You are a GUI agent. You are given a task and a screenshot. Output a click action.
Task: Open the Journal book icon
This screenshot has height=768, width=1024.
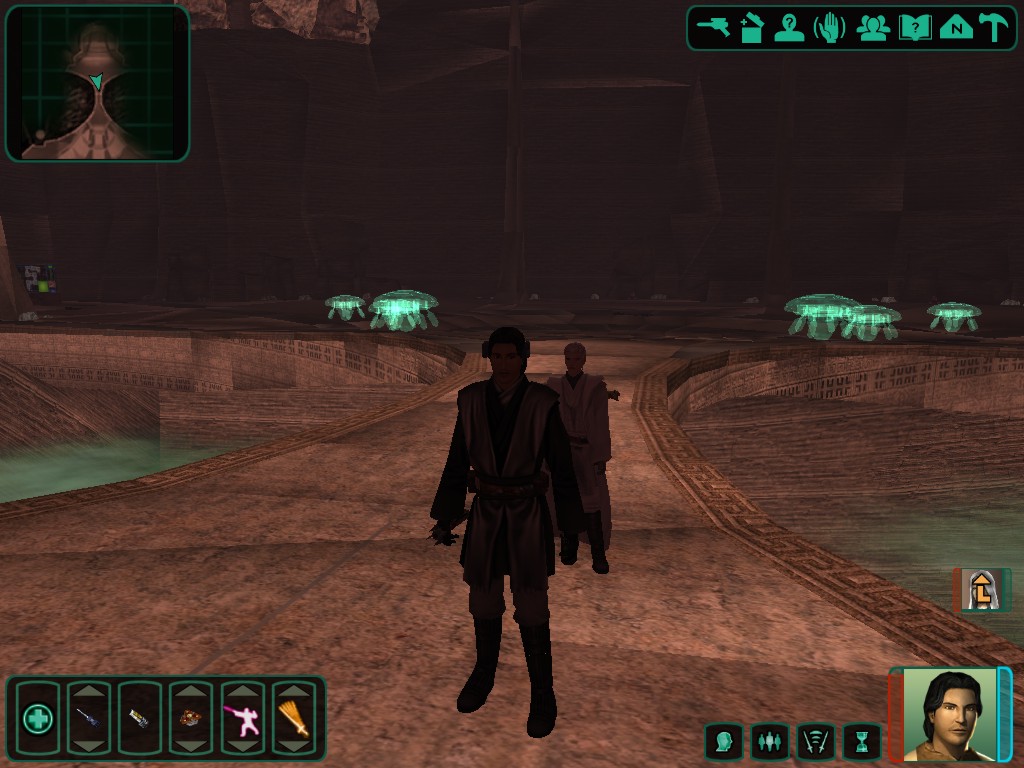click(x=914, y=28)
